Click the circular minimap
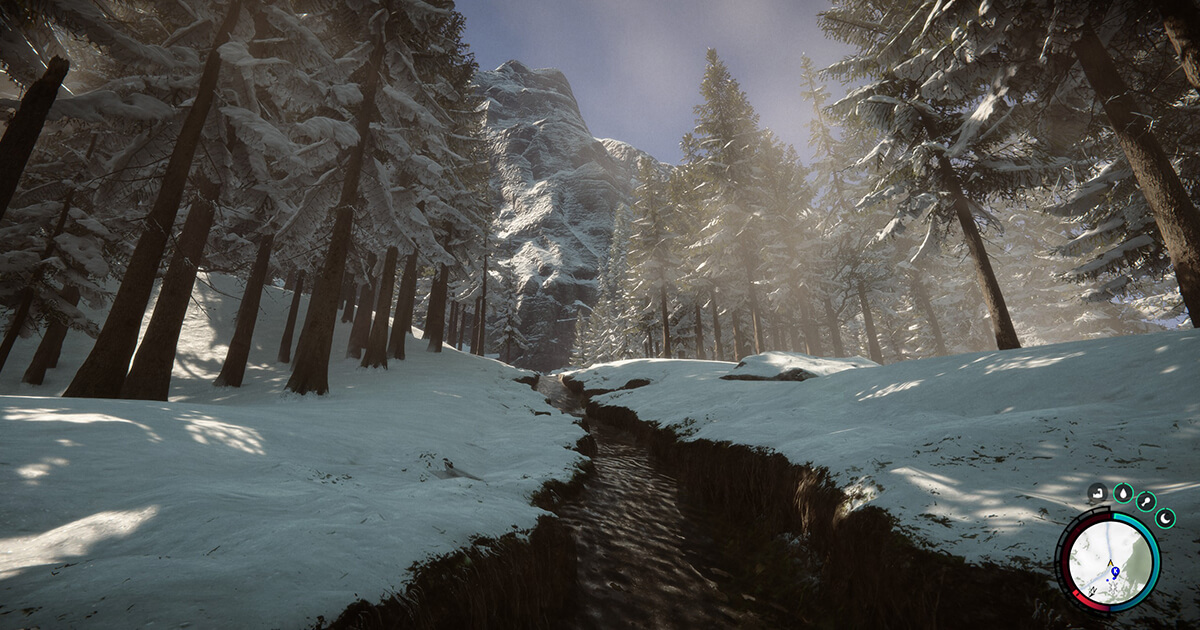1200x630 pixels. (x=1107, y=562)
